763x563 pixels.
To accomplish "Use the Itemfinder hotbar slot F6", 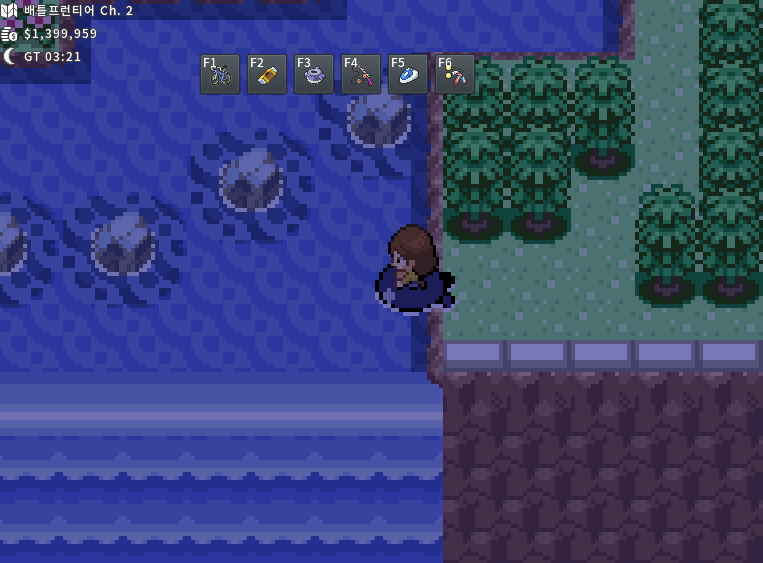I will click(x=455, y=74).
